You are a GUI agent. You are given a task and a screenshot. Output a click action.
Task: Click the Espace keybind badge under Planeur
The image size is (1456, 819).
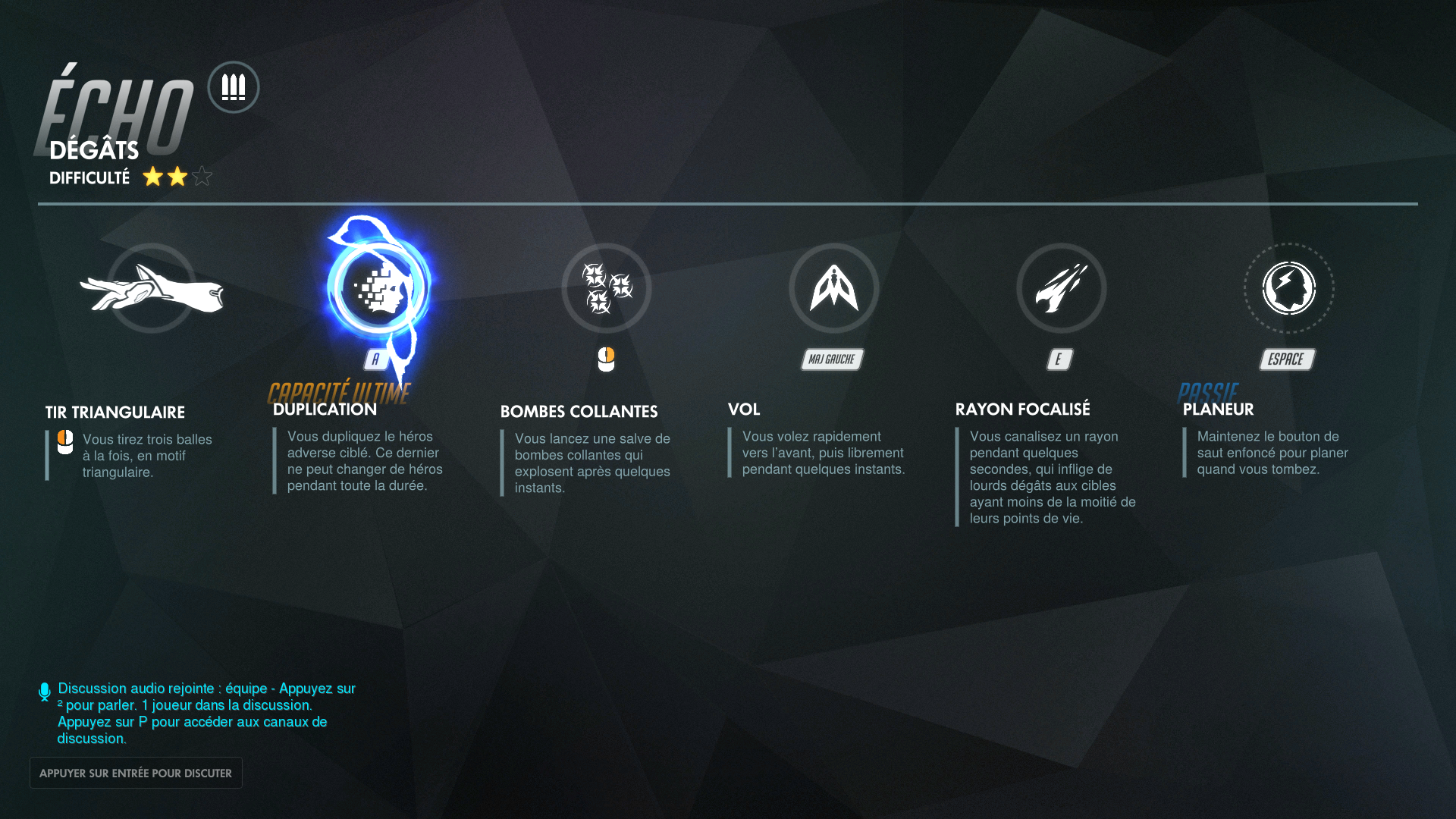1286,359
